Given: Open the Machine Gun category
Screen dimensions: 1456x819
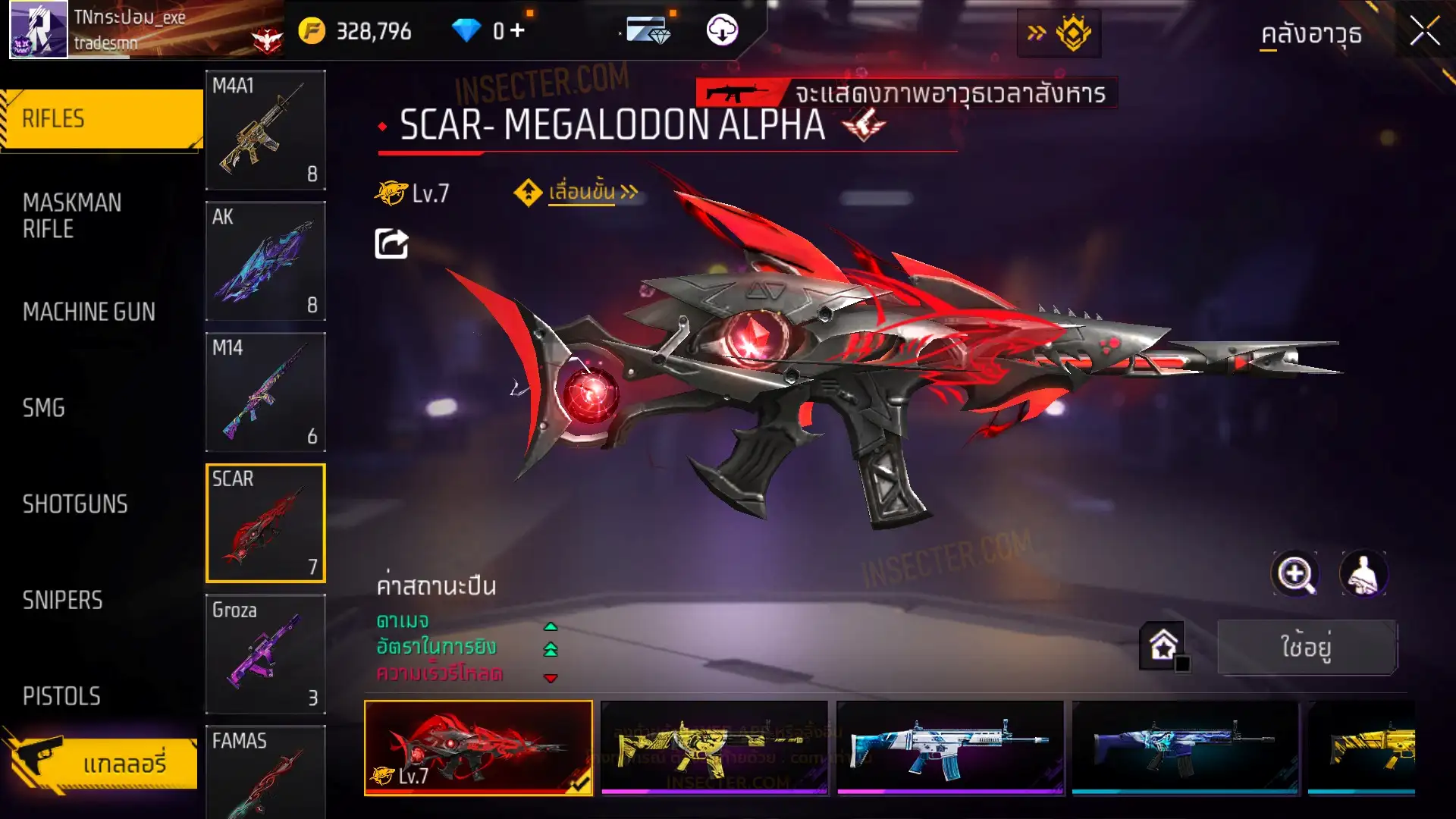Looking at the screenshot, I should tap(89, 312).
